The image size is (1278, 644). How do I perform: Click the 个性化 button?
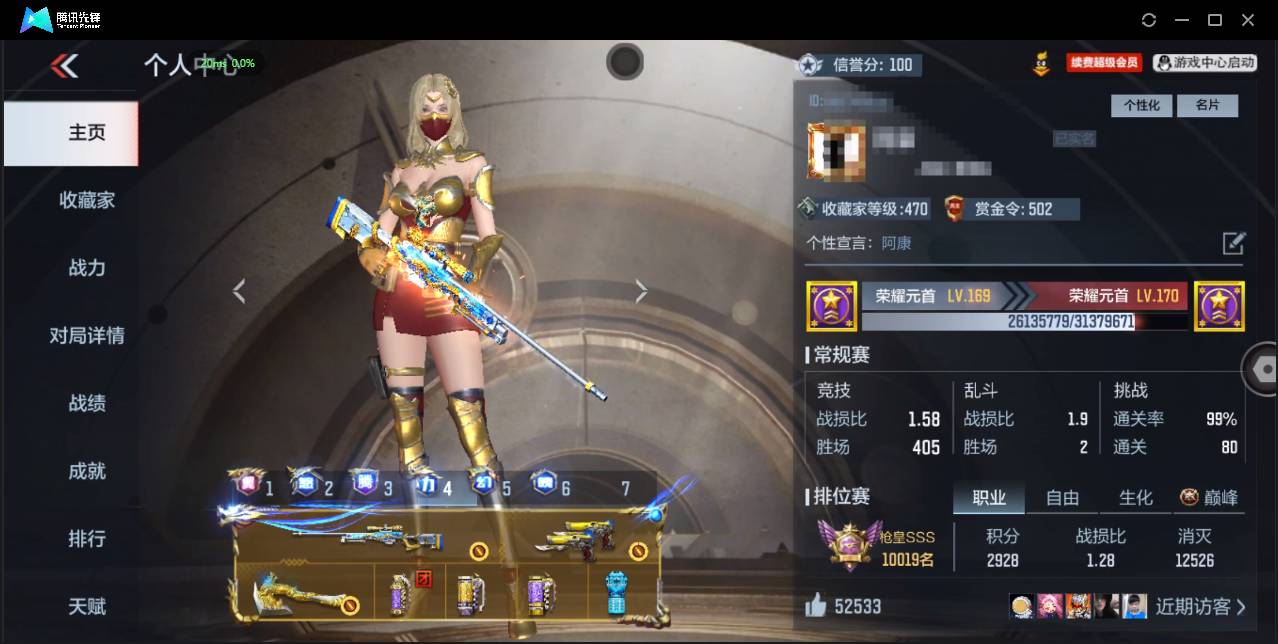1141,105
